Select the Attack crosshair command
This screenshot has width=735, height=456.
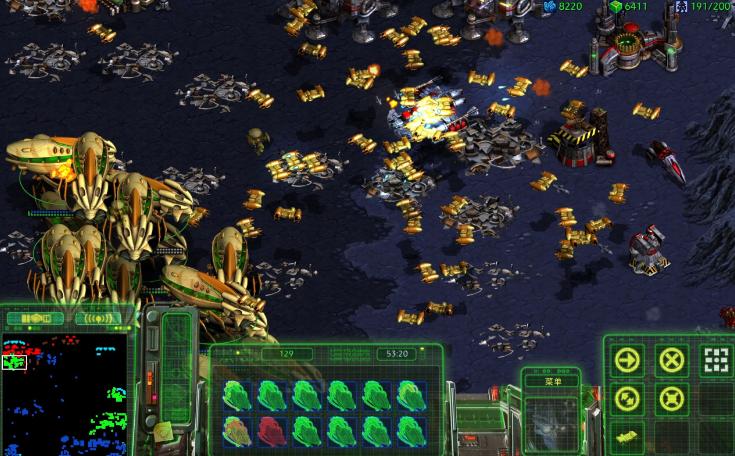pos(715,360)
